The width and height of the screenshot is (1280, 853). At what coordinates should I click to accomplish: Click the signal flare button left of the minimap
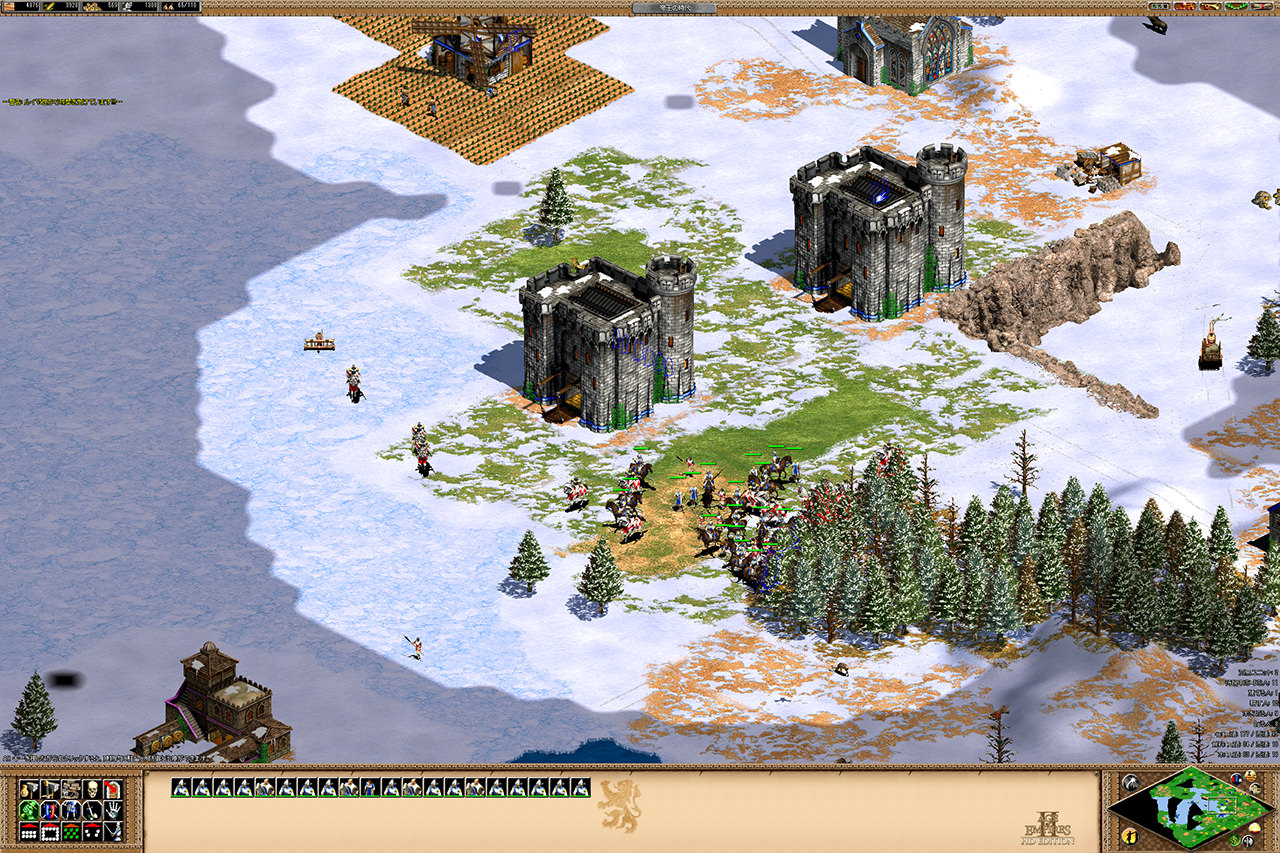[1131, 782]
